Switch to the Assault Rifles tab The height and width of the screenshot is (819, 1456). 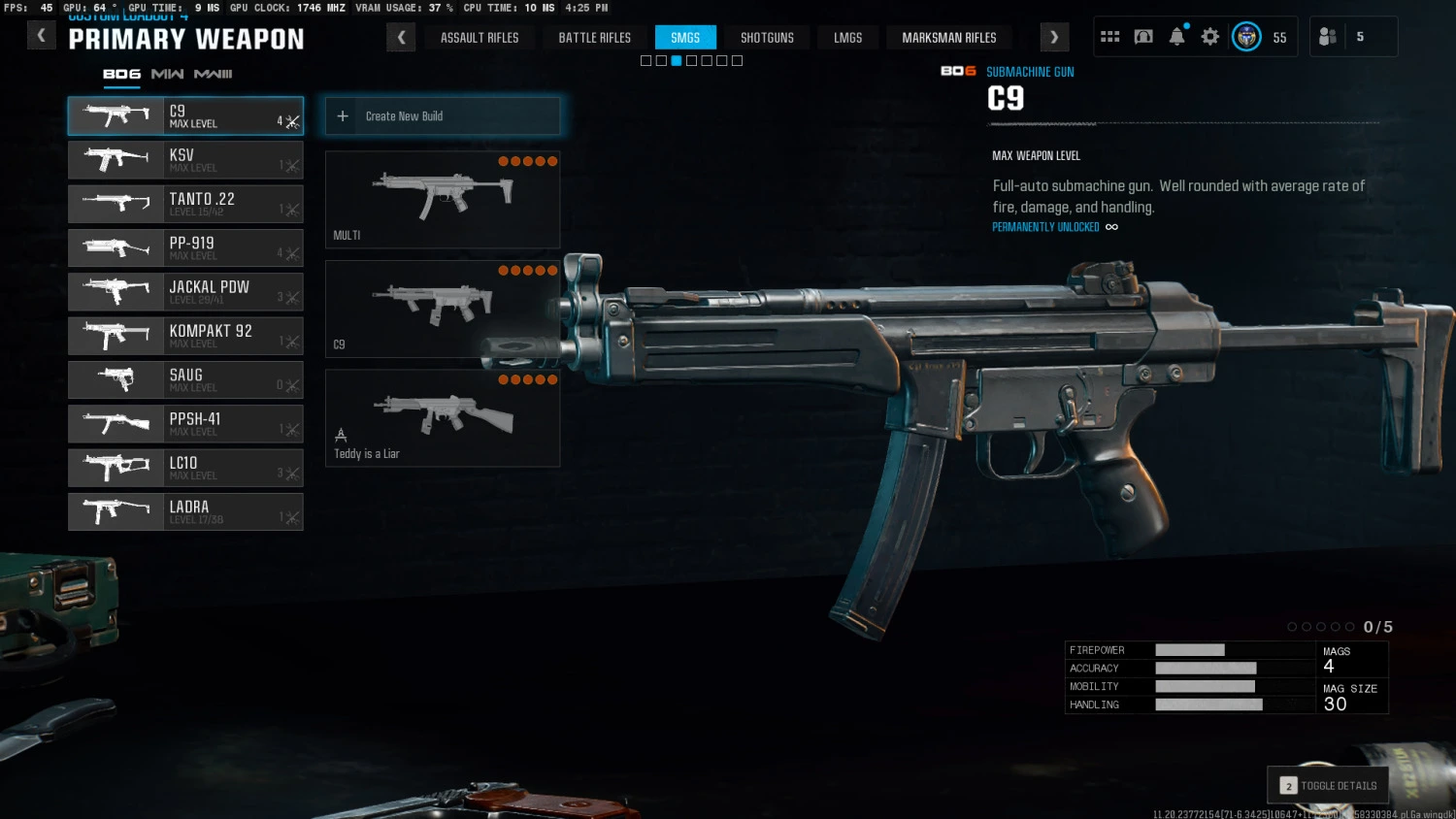point(480,38)
